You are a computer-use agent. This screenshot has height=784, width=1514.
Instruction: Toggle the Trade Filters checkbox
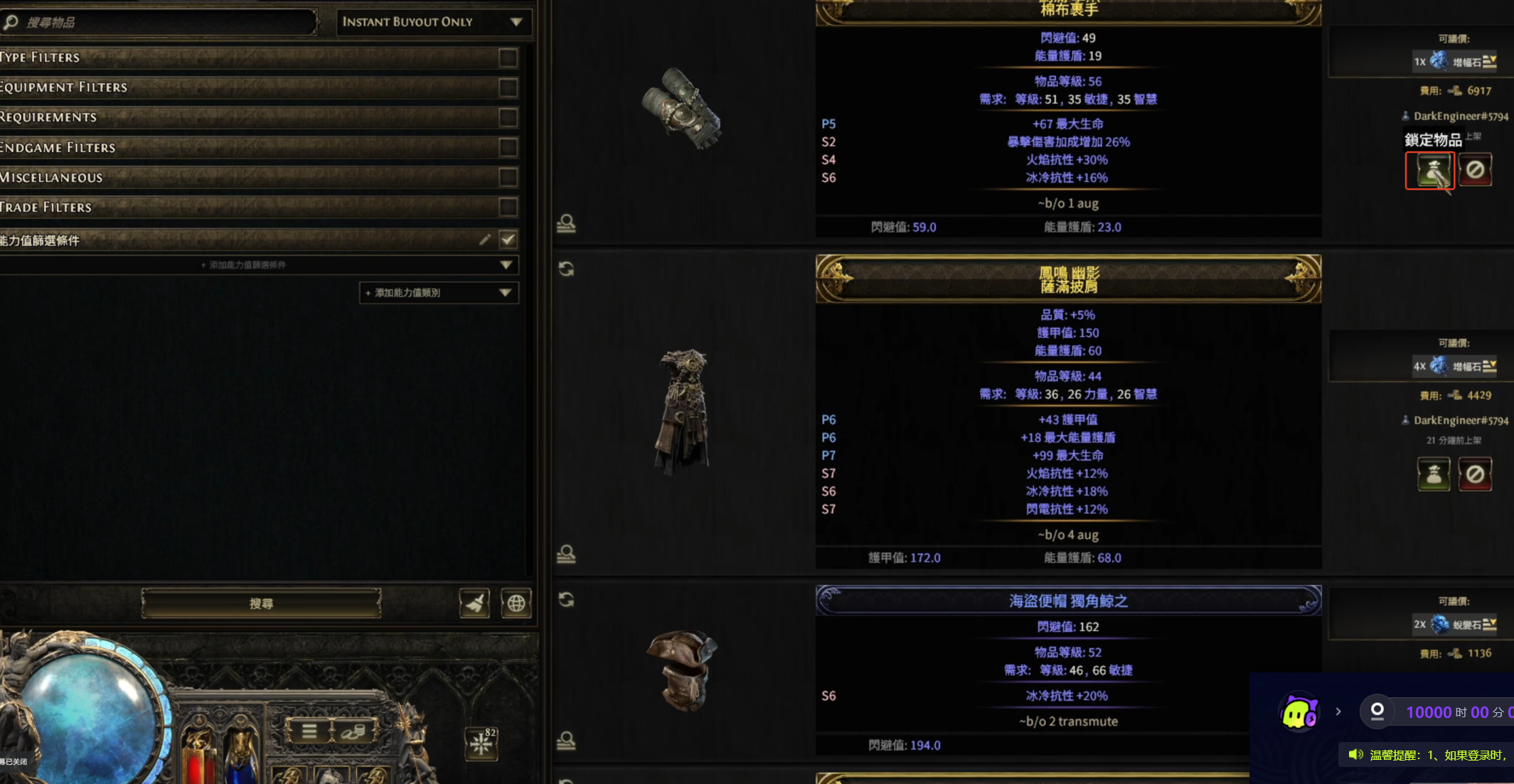(508, 207)
